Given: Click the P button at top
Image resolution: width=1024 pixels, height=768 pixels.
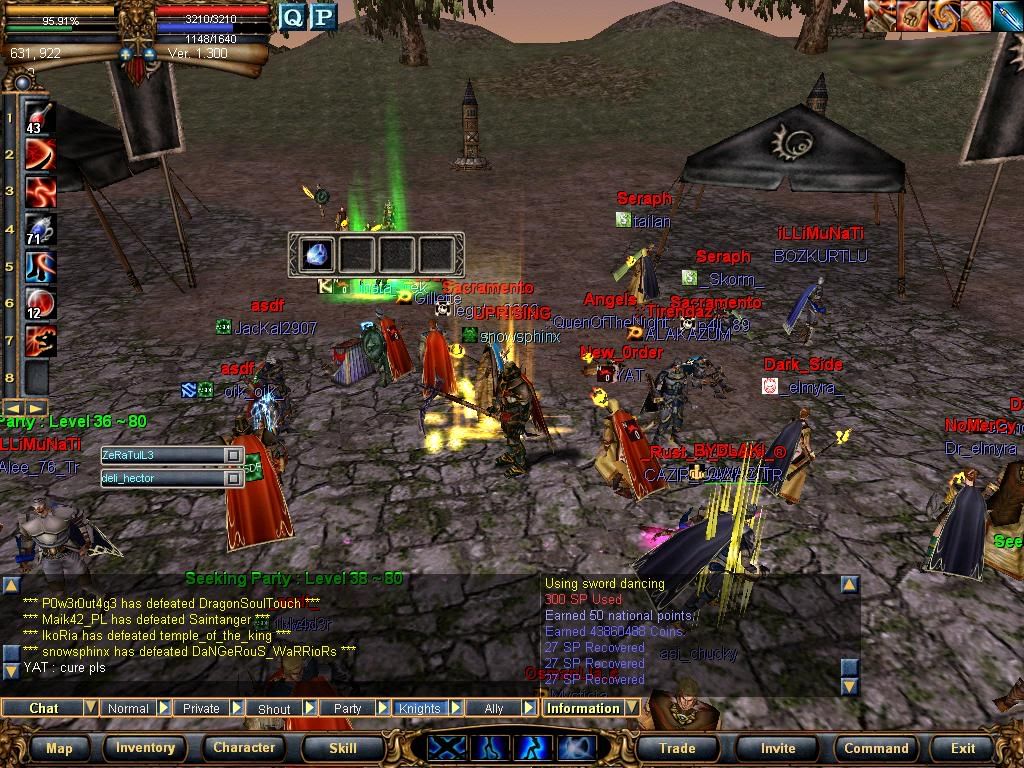Looking at the screenshot, I should (323, 17).
